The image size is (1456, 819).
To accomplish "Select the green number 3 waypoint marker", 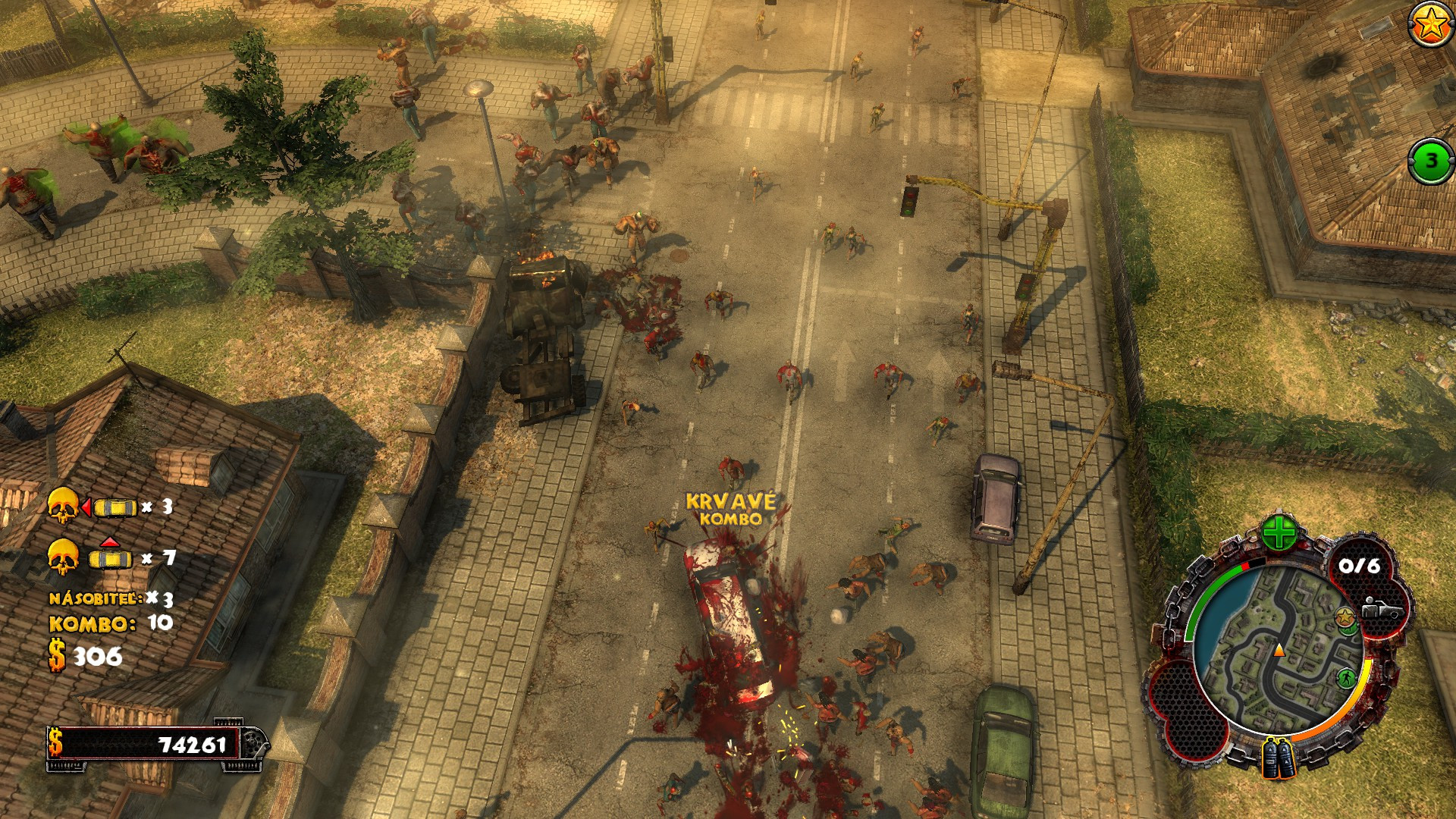I will (1431, 161).
